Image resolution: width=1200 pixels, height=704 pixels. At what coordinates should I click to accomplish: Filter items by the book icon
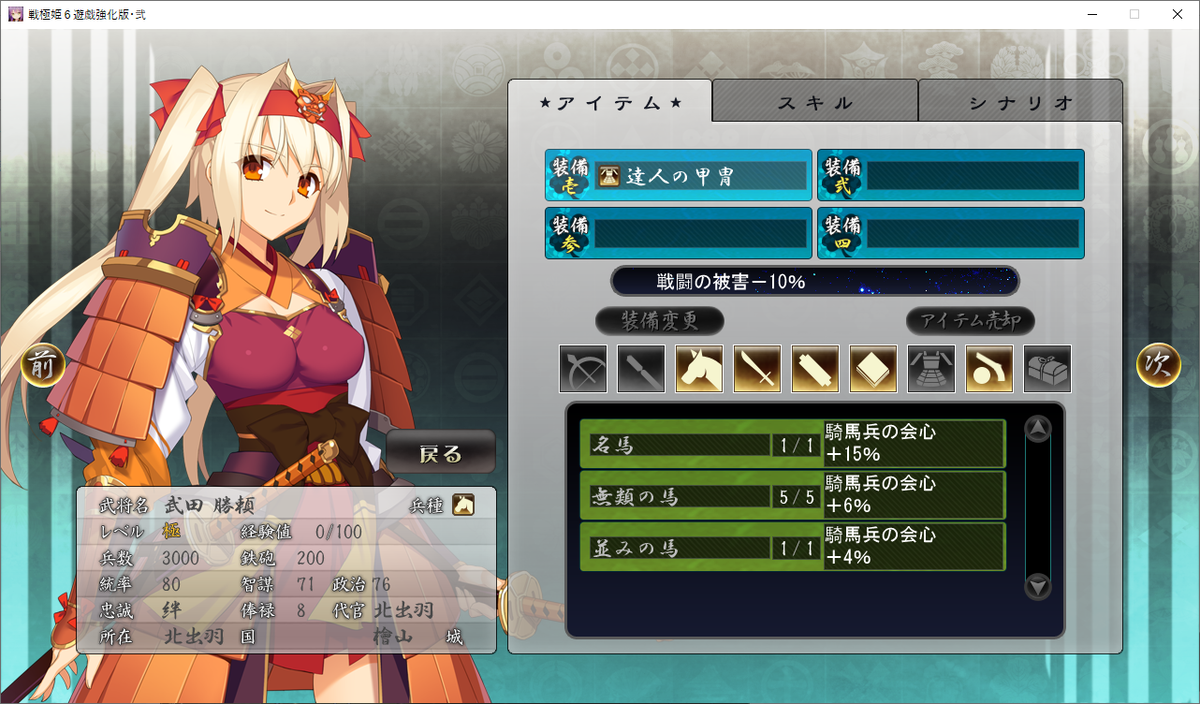(x=873, y=369)
